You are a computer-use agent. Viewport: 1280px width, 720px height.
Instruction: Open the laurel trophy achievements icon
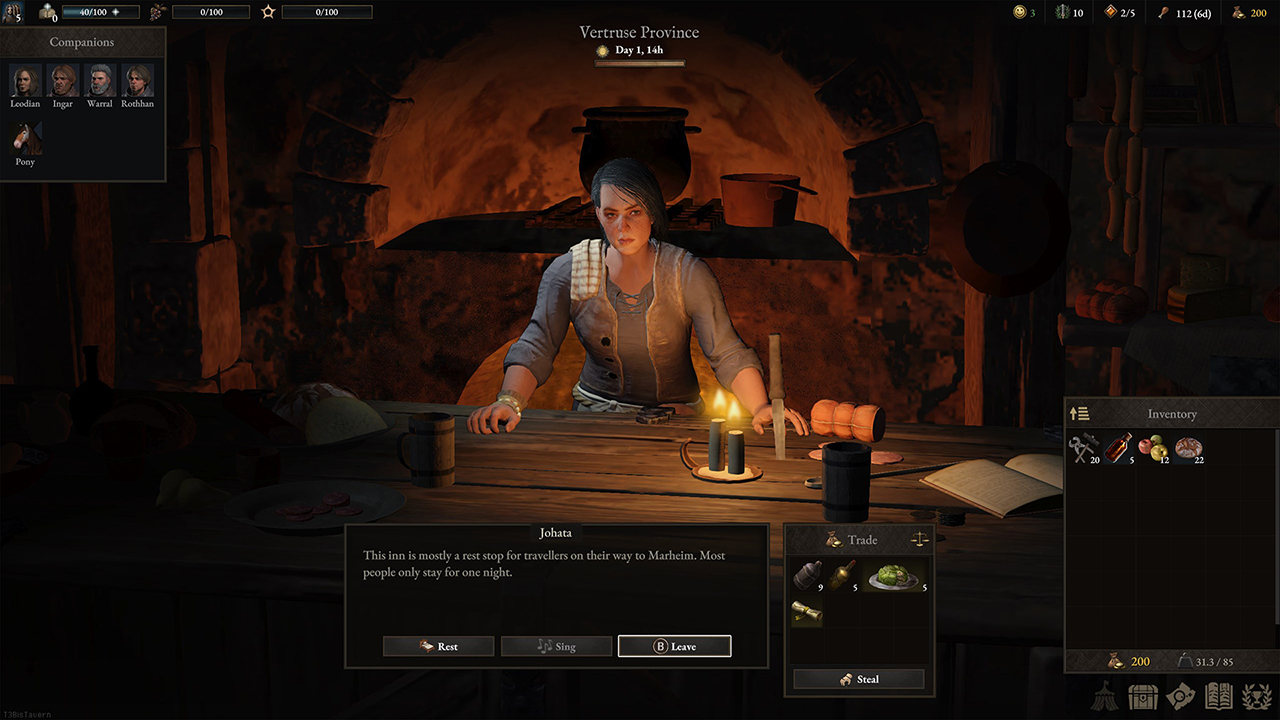coord(1257,696)
